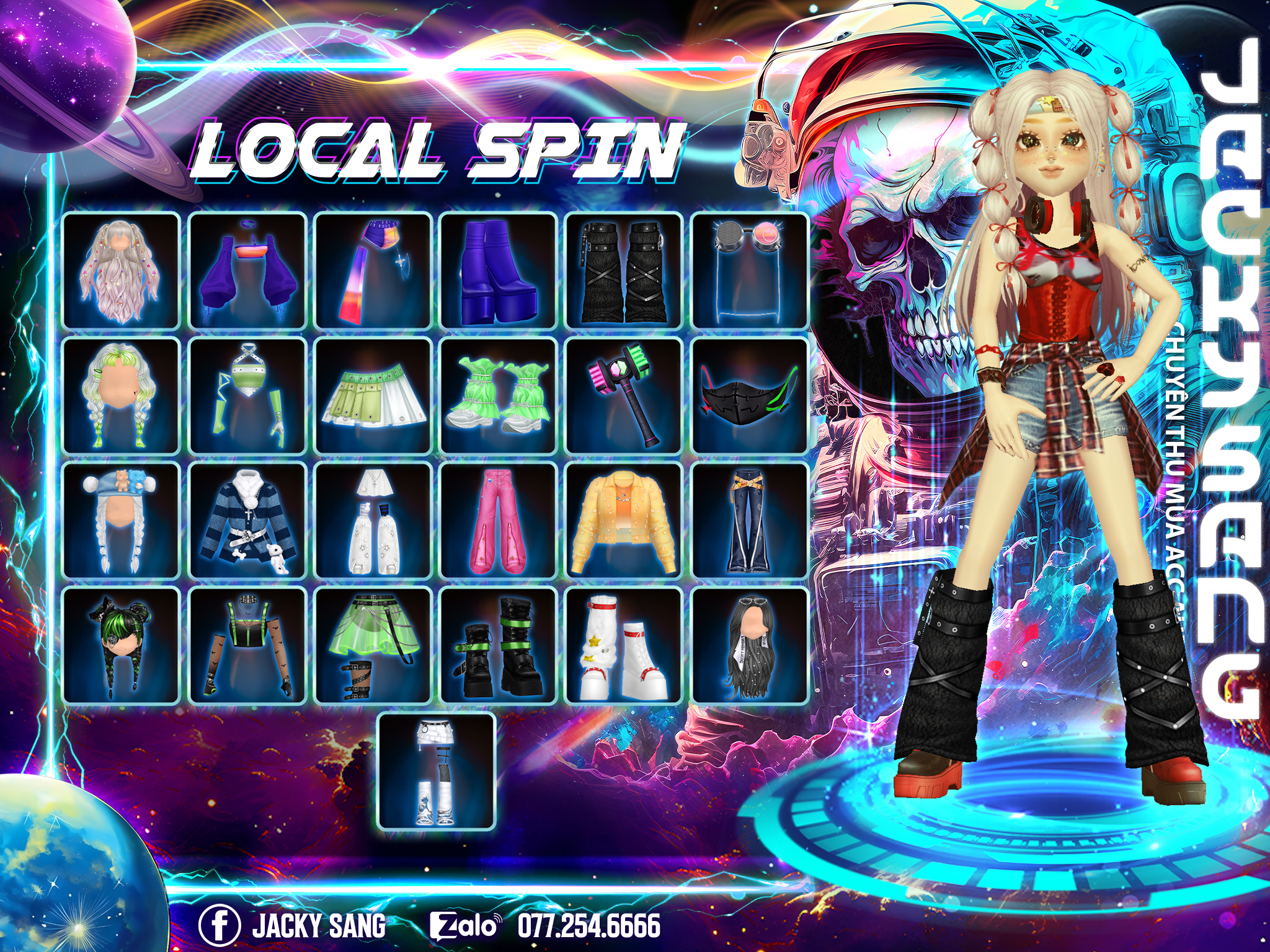
Task: Select the purple platform boots tile
Action: point(499,270)
